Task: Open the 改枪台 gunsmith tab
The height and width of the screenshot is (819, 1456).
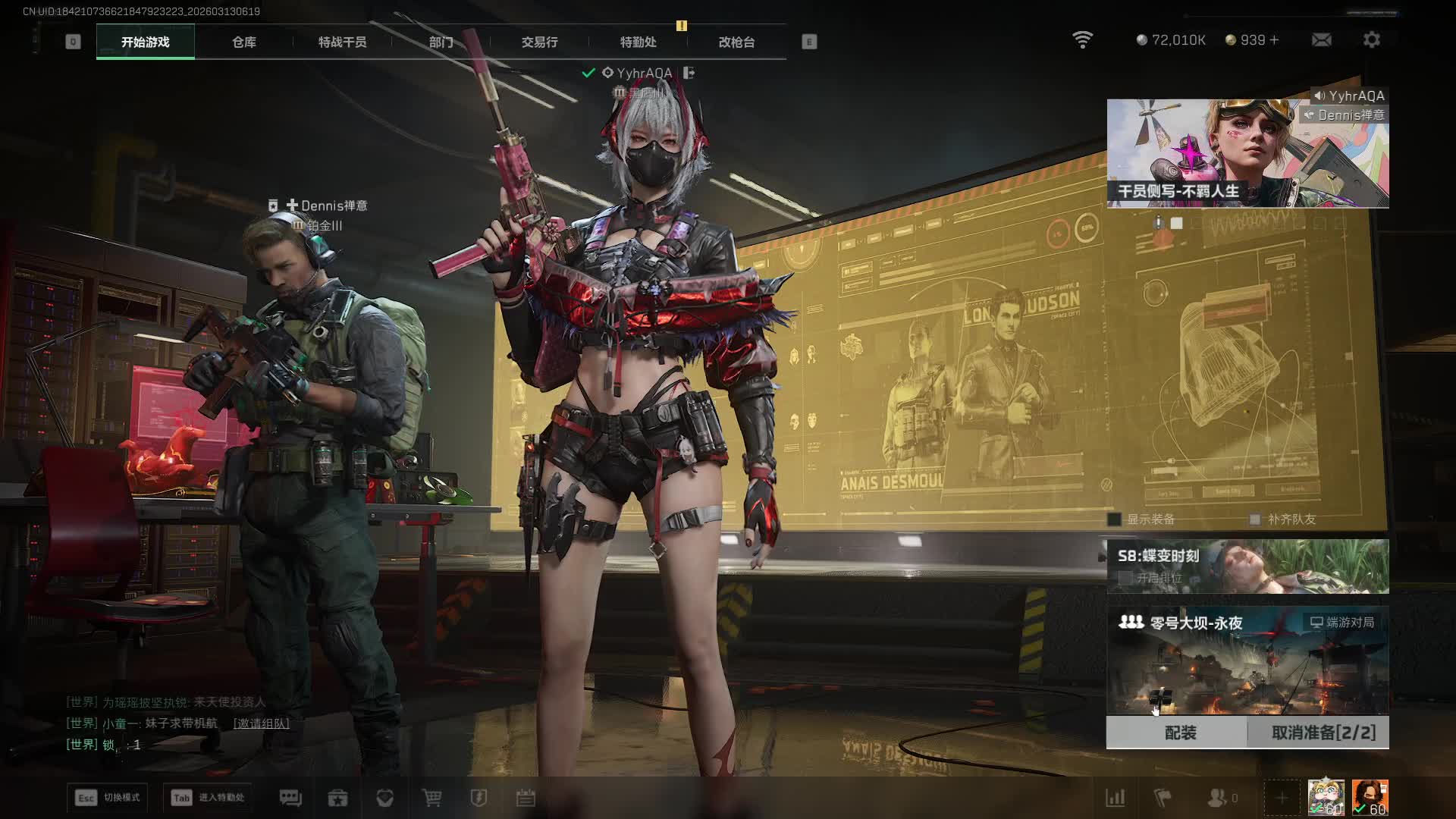Action: pyautogui.click(x=736, y=42)
